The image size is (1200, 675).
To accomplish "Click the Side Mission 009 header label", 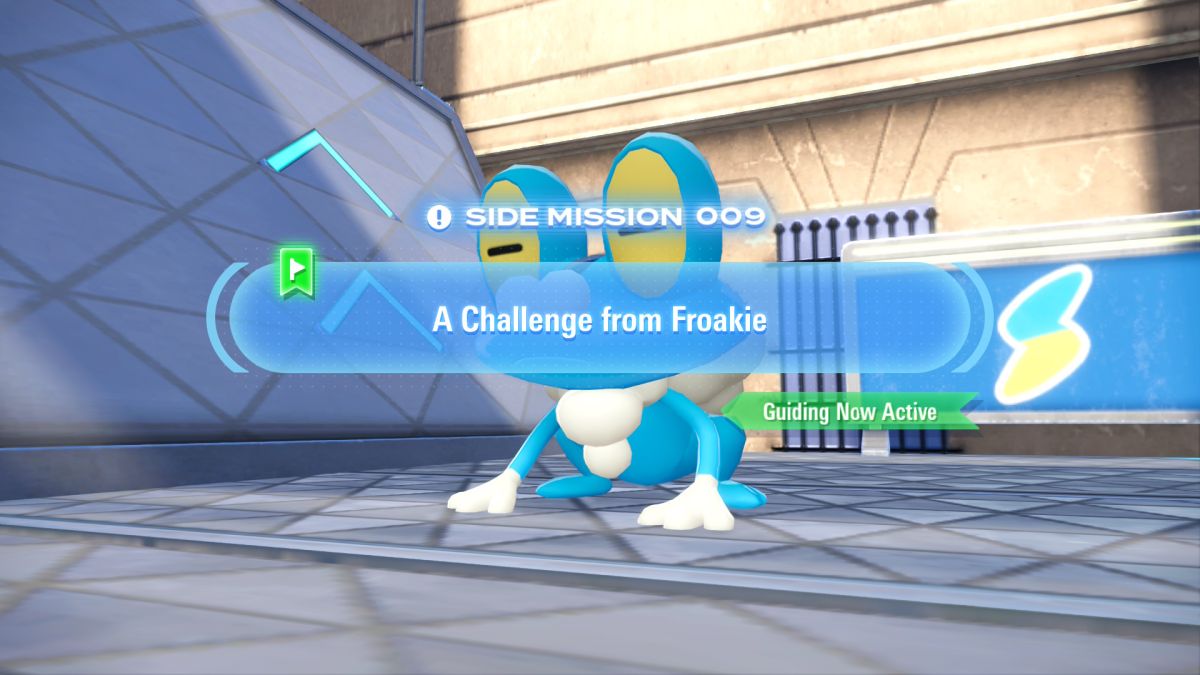I will [x=597, y=216].
